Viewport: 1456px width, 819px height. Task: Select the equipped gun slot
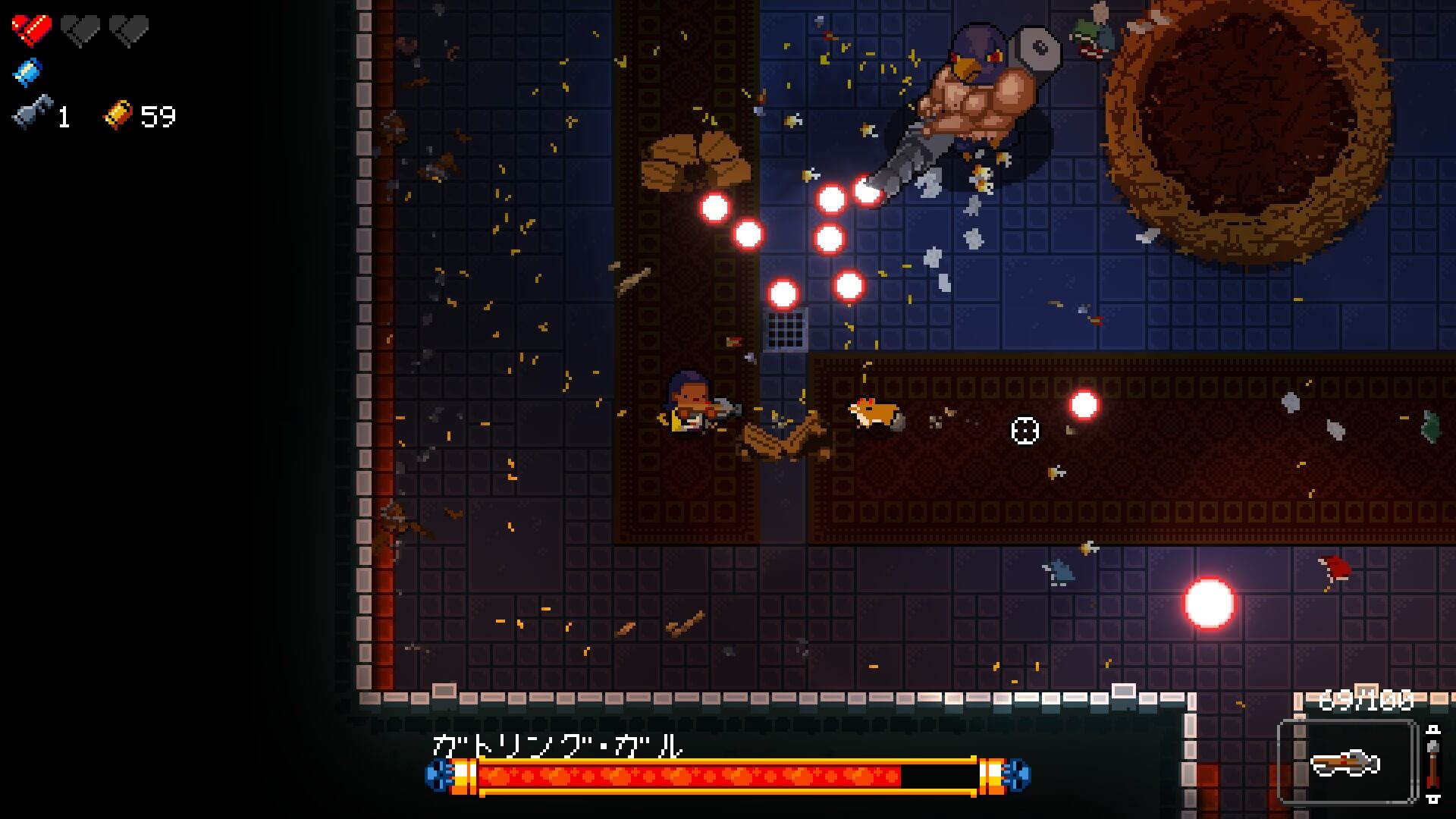point(1347,761)
